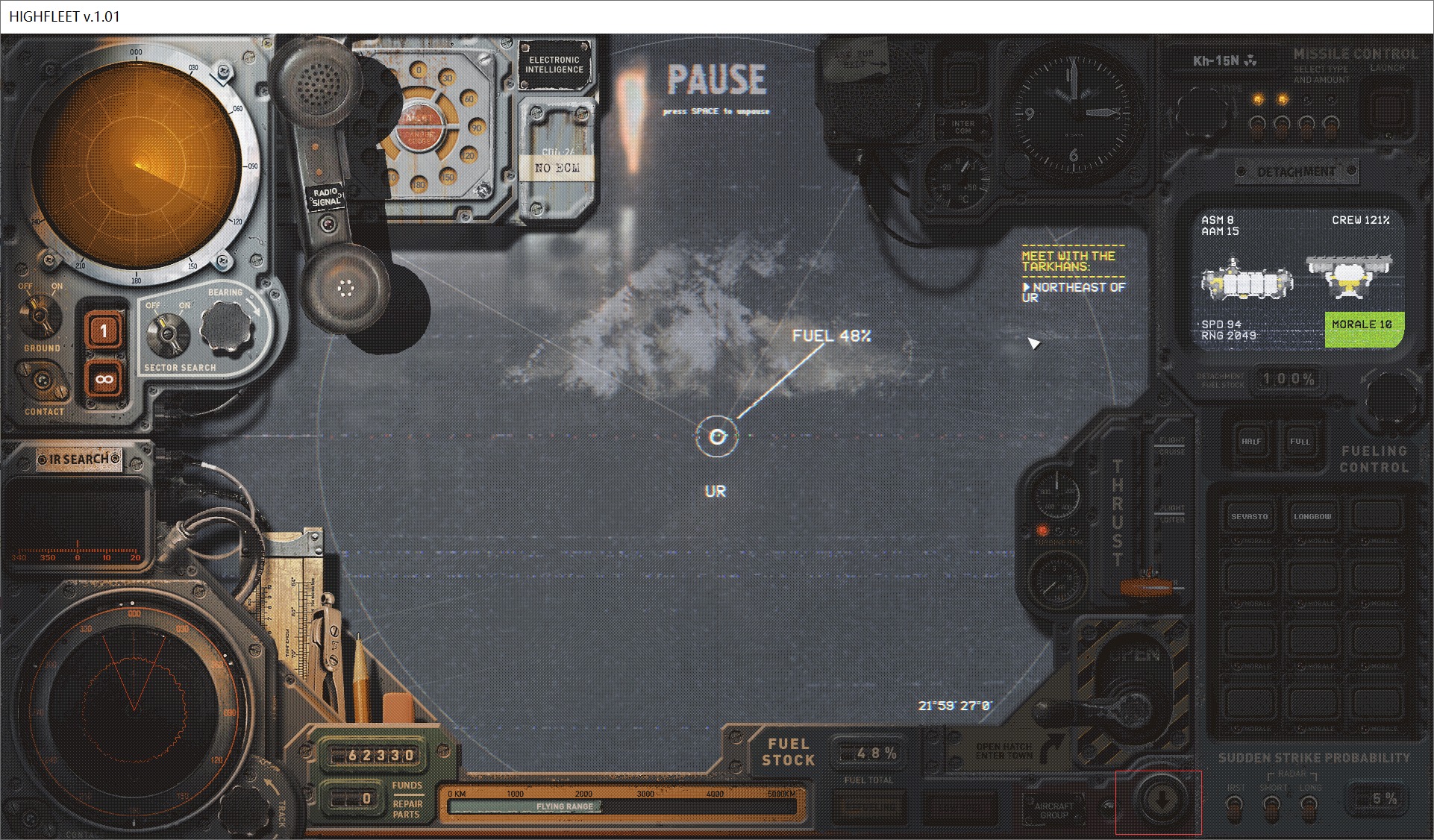This screenshot has width=1434, height=840.
Task: Select the orange infinity radar button
Action: coord(104,380)
